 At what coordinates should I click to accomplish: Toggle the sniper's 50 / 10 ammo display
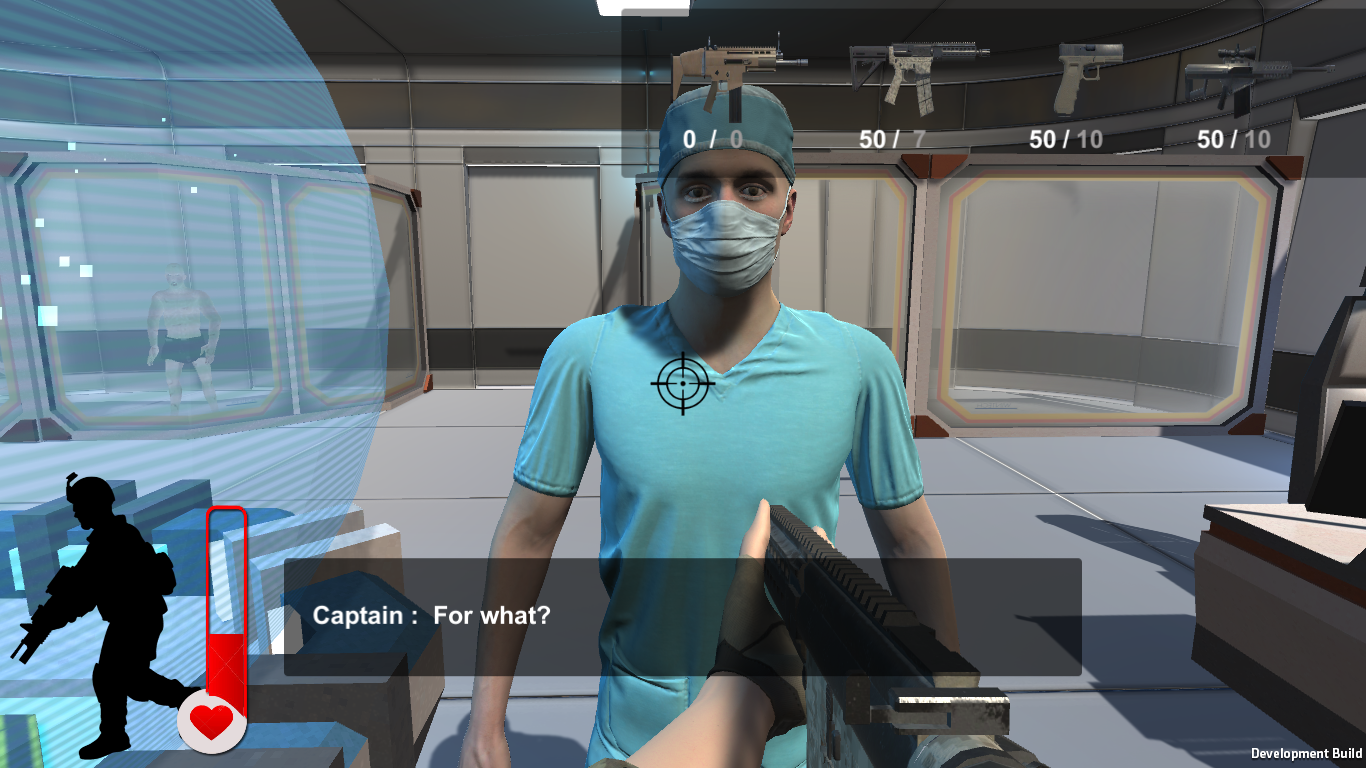pyautogui.click(x=1235, y=139)
